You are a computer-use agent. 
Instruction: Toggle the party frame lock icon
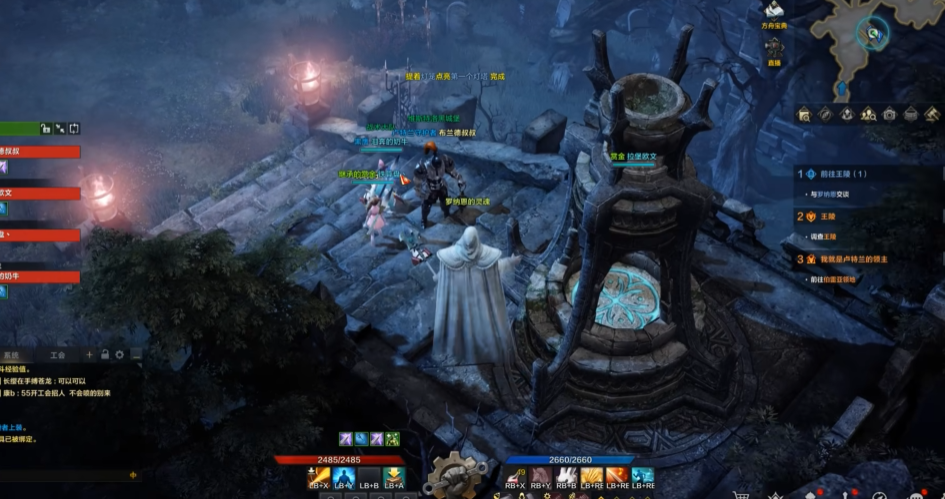pyautogui.click(x=45, y=128)
